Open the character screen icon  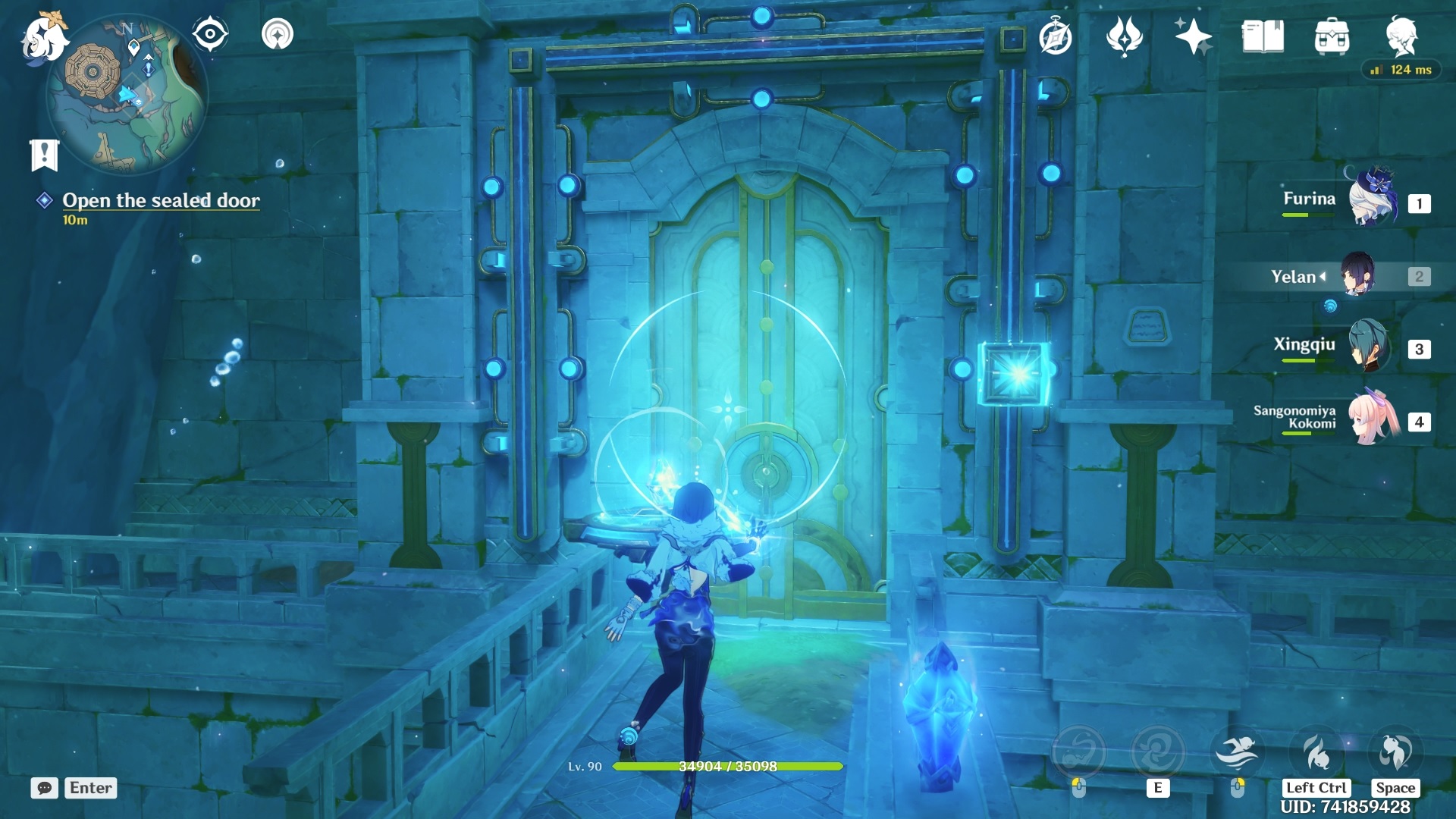pyautogui.click(x=1401, y=36)
